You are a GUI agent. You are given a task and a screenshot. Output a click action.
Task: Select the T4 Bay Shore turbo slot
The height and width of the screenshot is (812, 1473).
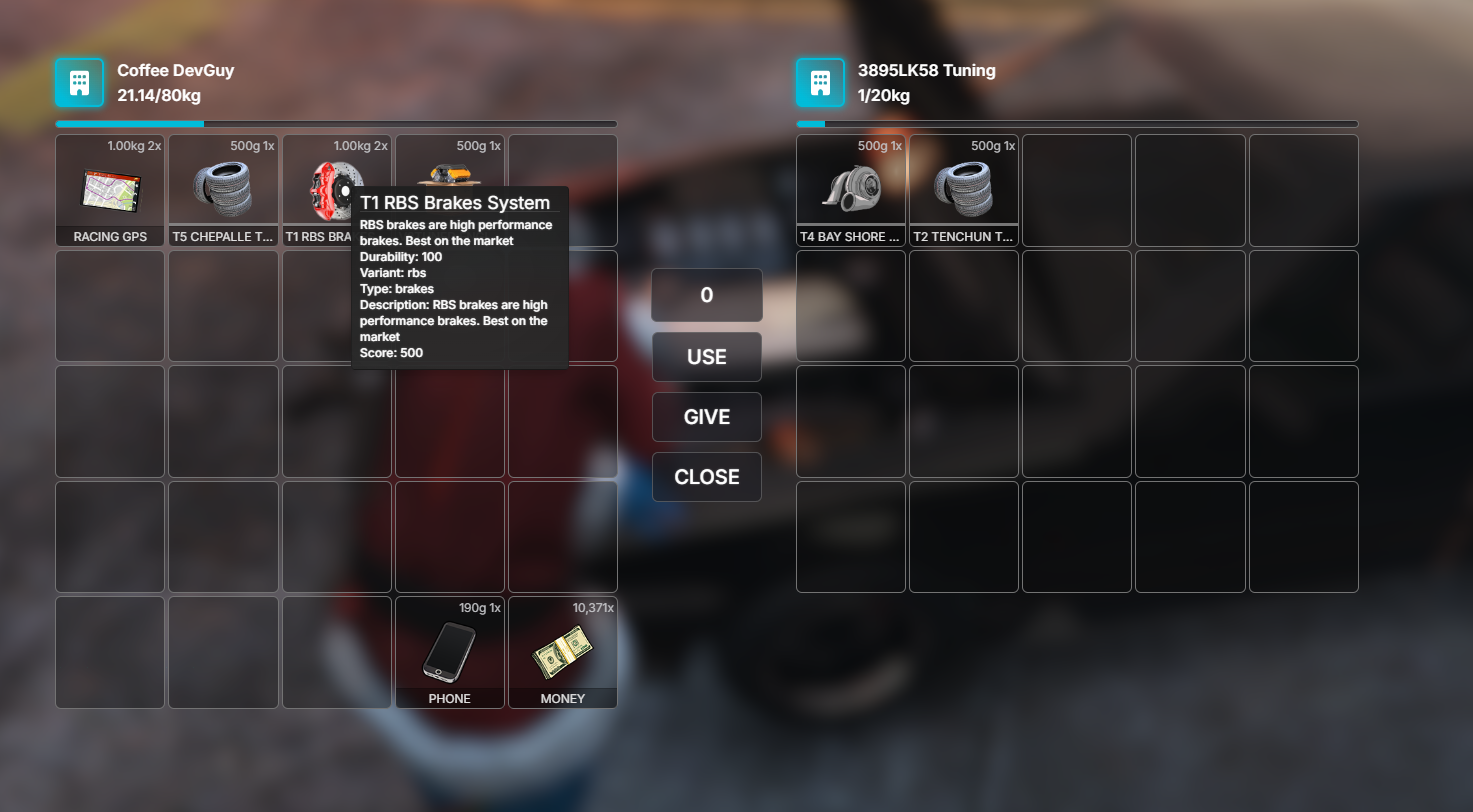click(x=851, y=190)
